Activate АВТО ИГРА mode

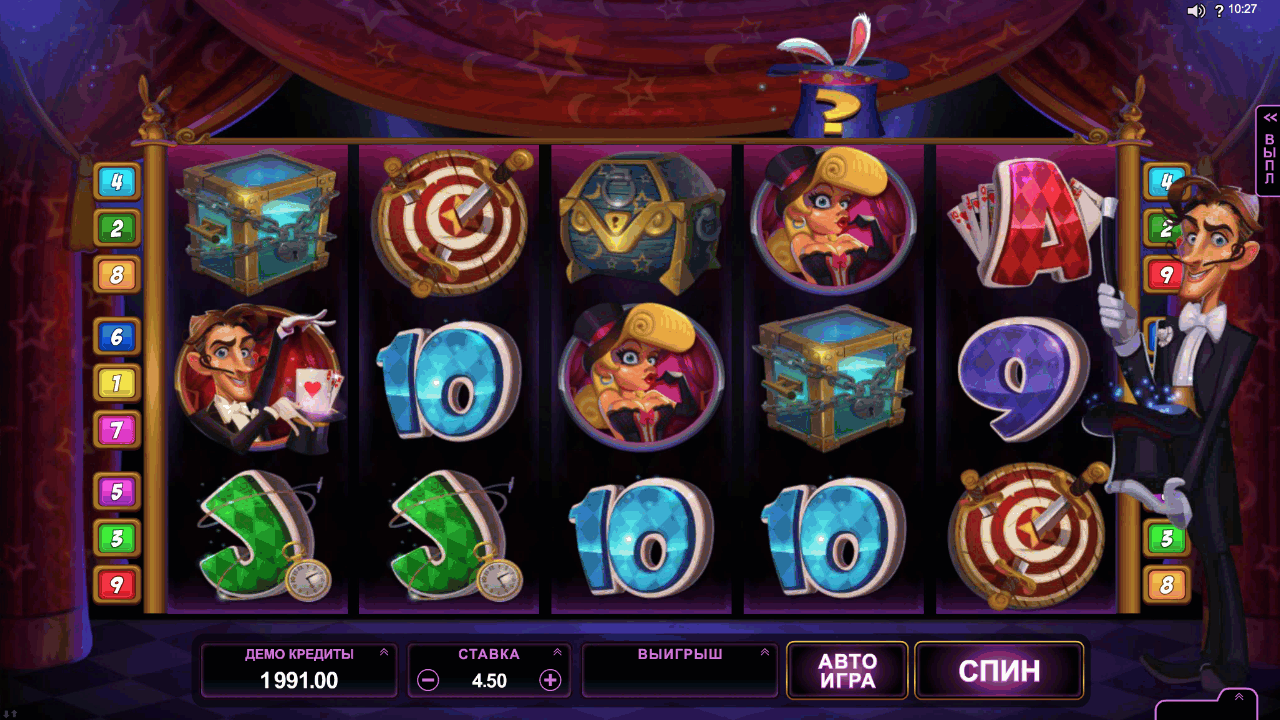point(846,670)
